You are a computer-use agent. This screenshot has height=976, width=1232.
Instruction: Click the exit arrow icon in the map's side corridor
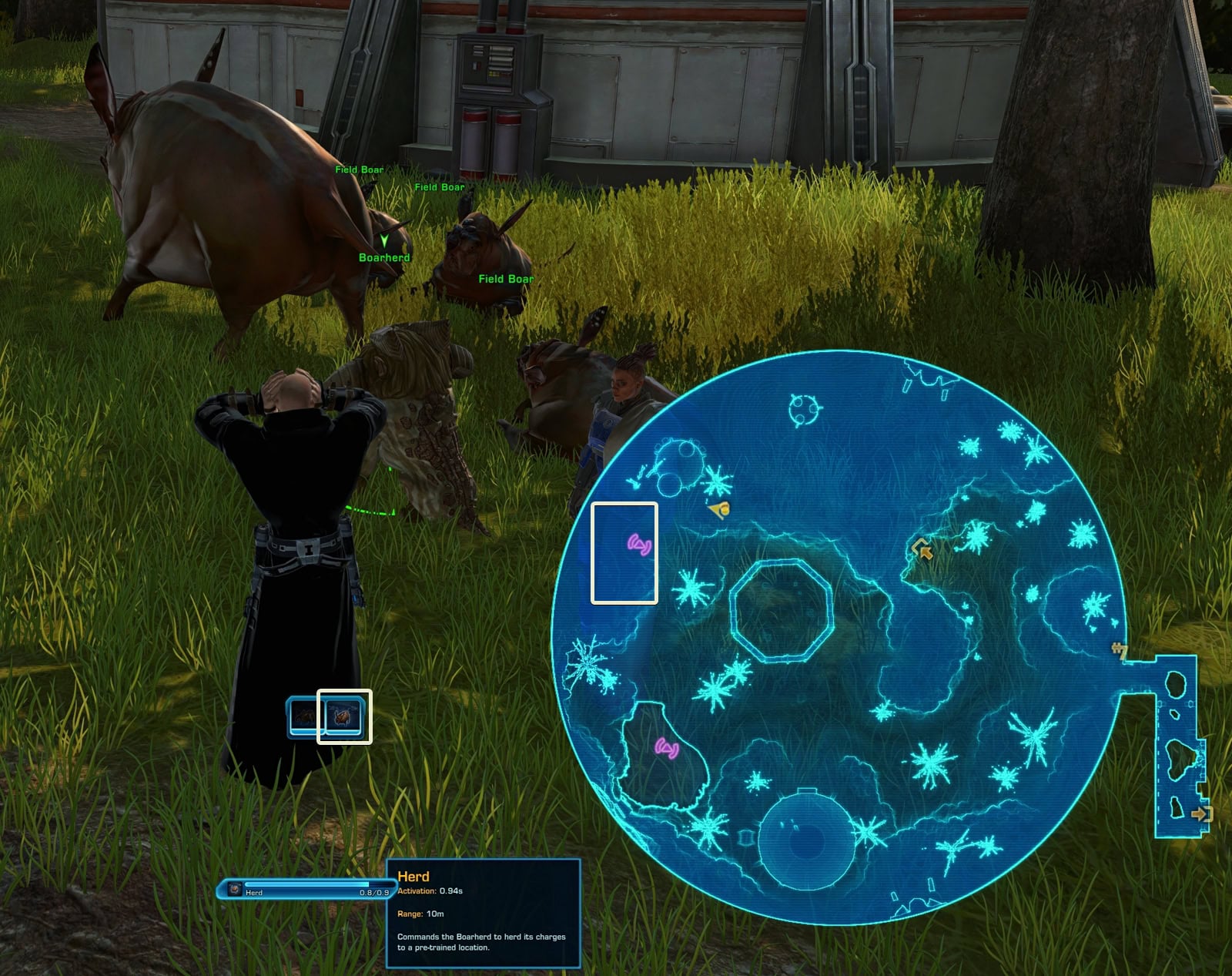pyautogui.click(x=1200, y=813)
